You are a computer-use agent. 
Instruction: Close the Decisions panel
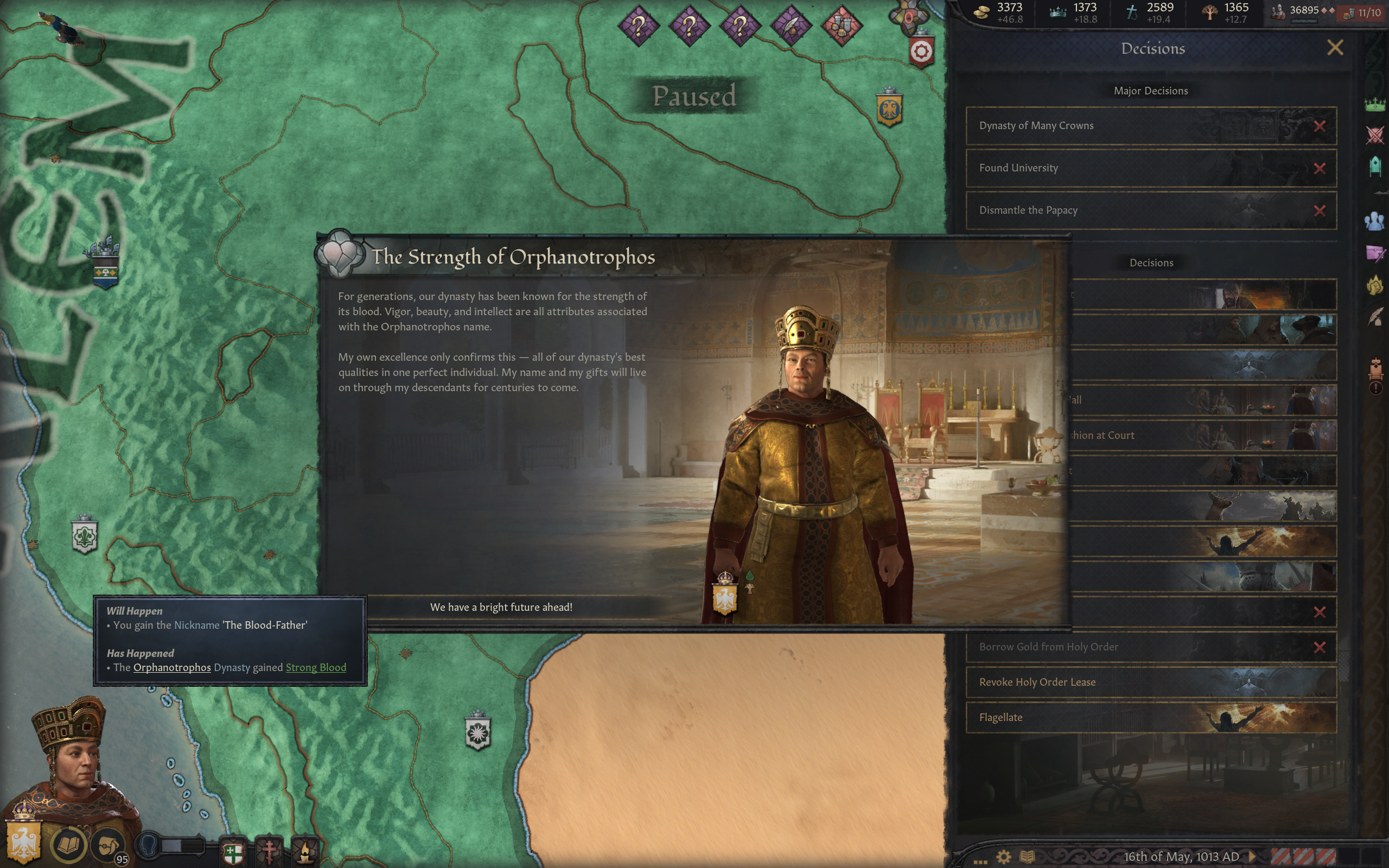(x=1335, y=48)
